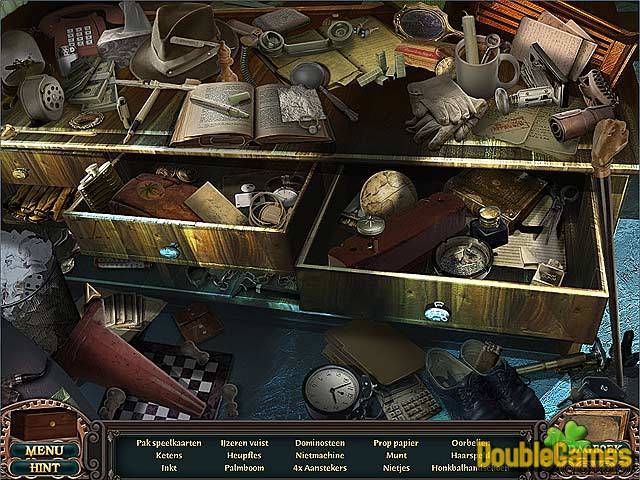Choose 'IJzeren vuist' list entry

pos(246,440)
